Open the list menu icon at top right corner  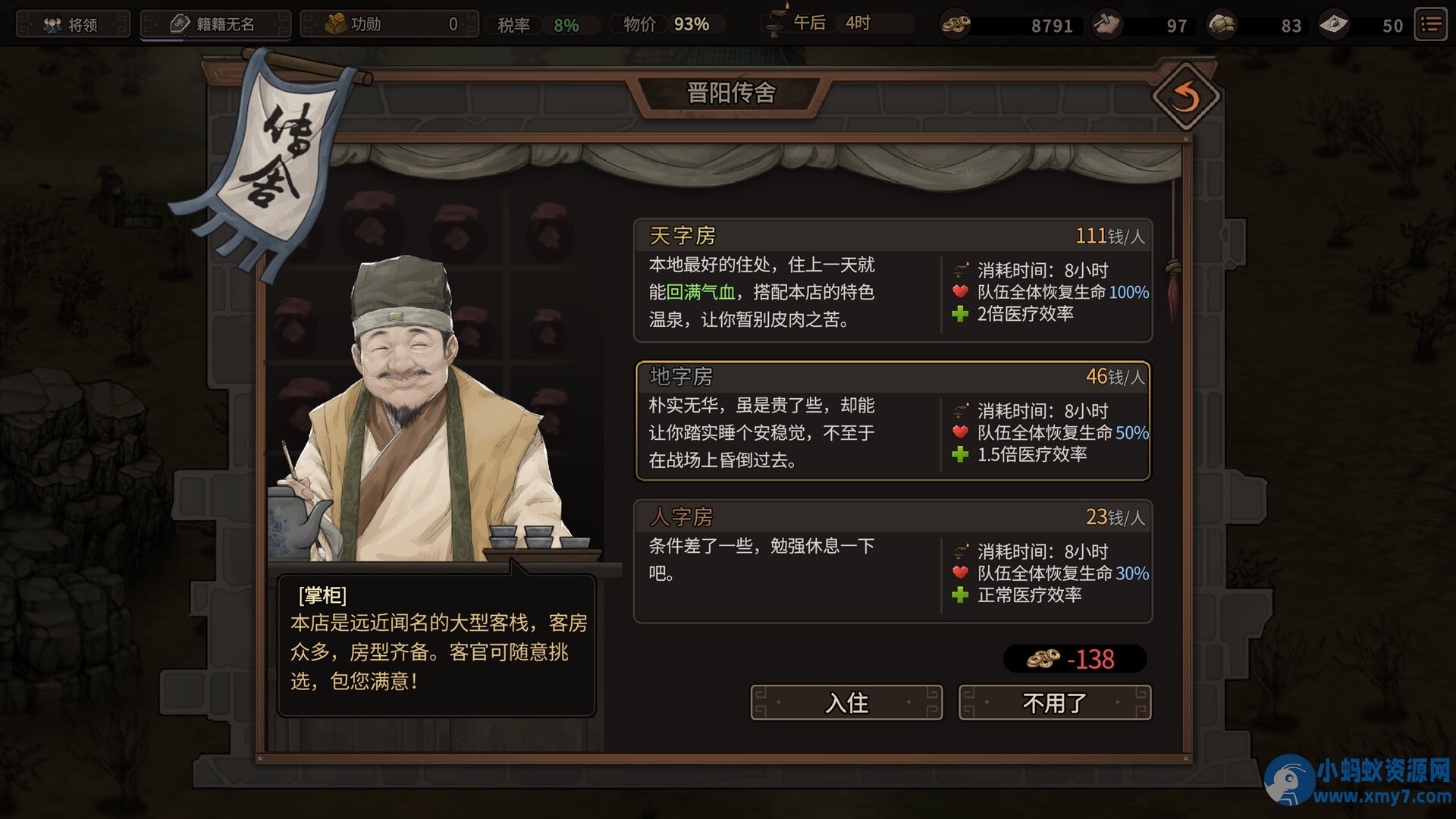coord(1430,24)
